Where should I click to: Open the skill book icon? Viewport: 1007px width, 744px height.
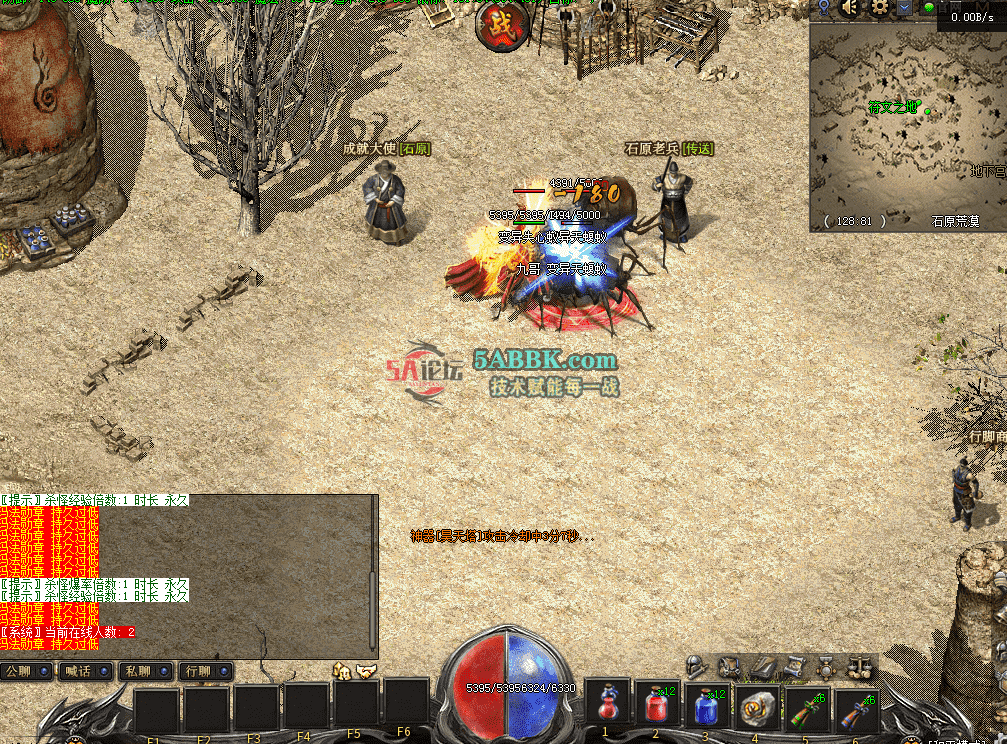point(763,666)
